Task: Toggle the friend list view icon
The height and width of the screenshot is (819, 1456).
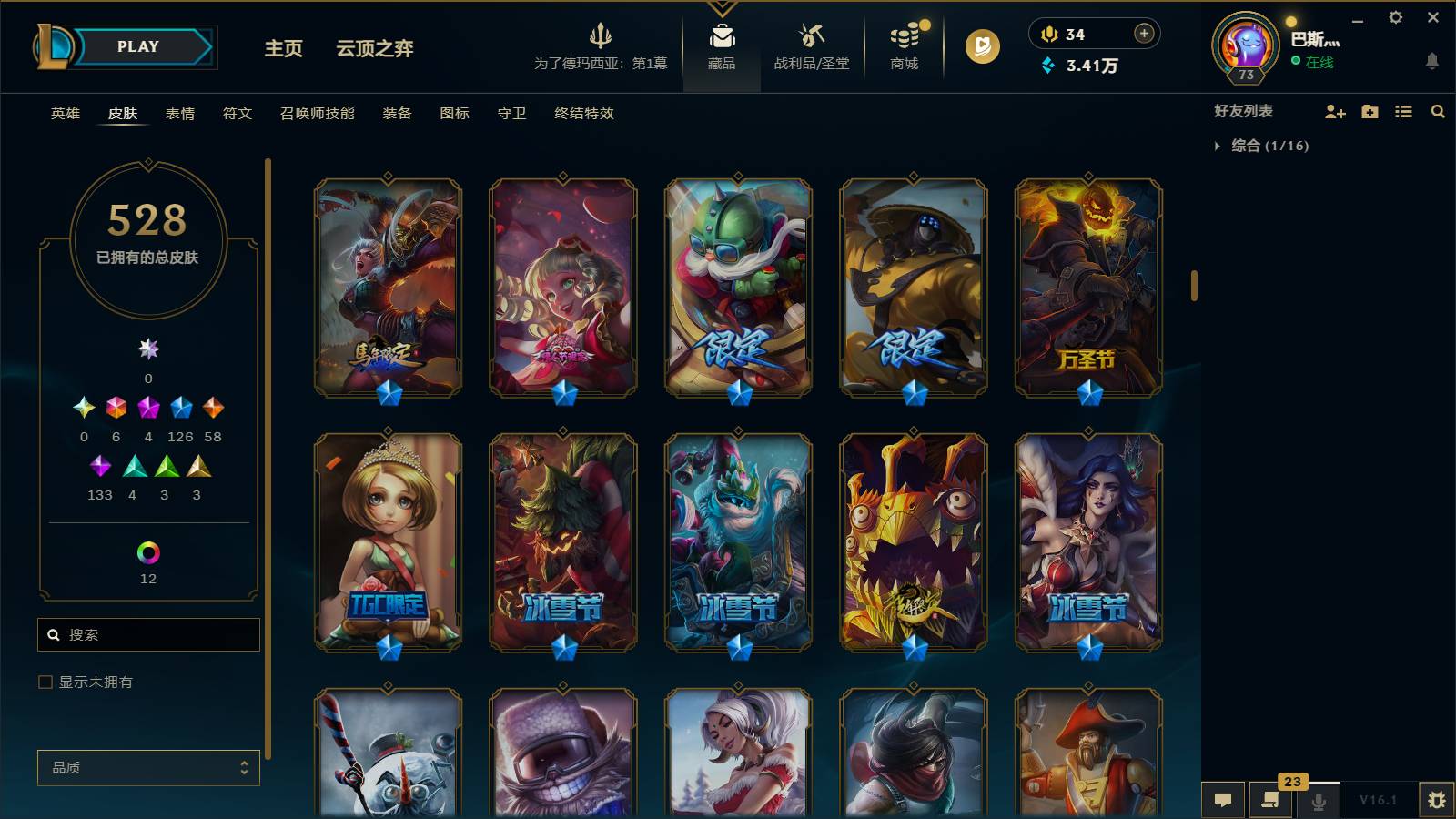Action: 1402,112
